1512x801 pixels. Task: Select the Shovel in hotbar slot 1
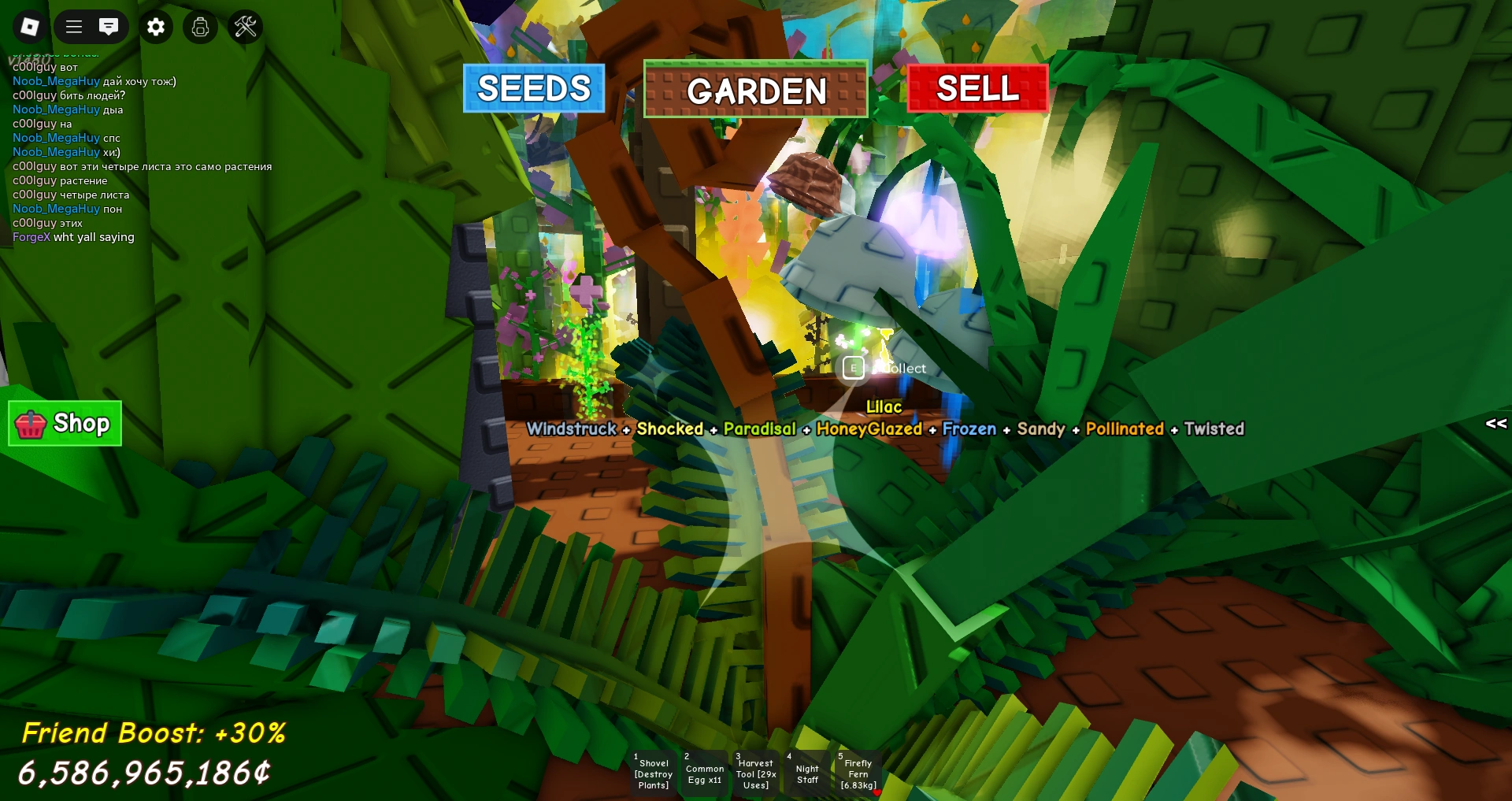(x=653, y=773)
